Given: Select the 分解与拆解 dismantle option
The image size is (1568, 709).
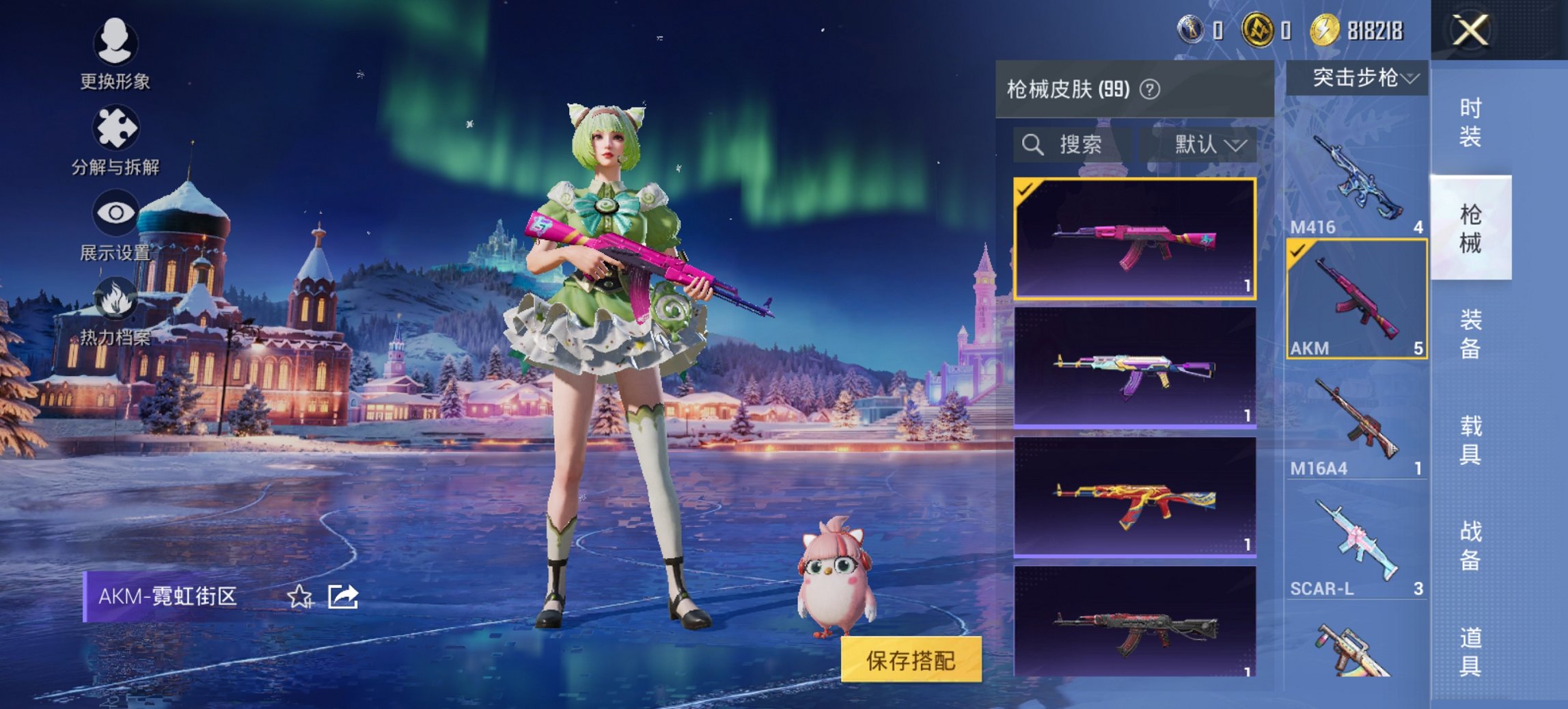Looking at the screenshot, I should pos(116,137).
